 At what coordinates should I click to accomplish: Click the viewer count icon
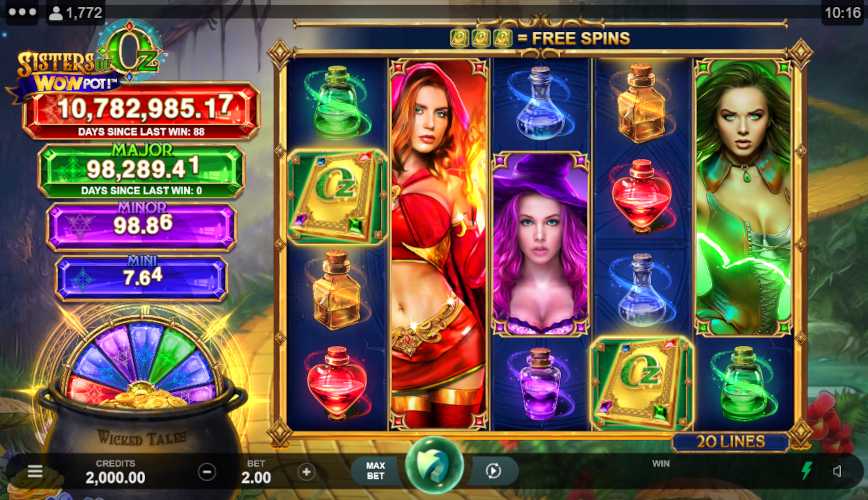click(56, 13)
